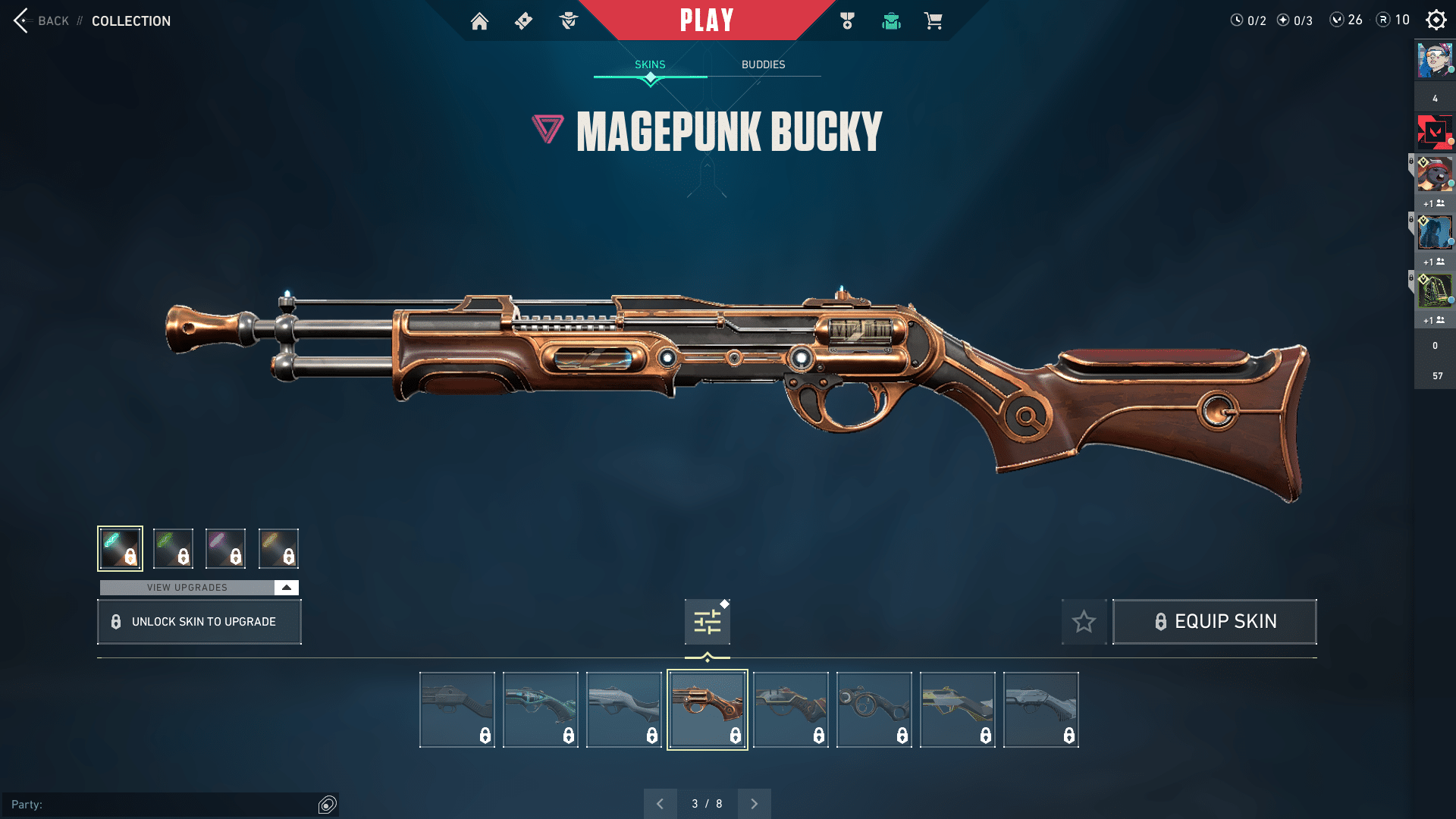Open the Agents icon beside Battlepass

[567, 21]
